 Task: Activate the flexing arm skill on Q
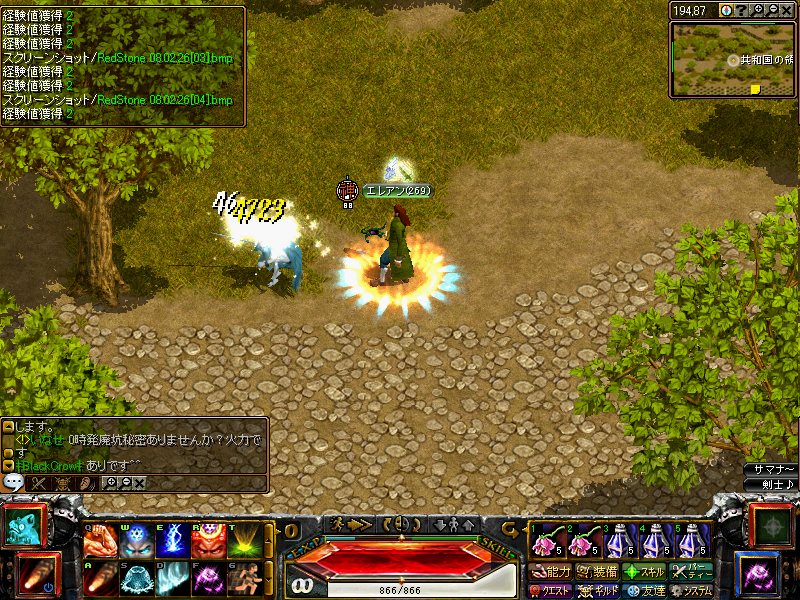point(98,541)
